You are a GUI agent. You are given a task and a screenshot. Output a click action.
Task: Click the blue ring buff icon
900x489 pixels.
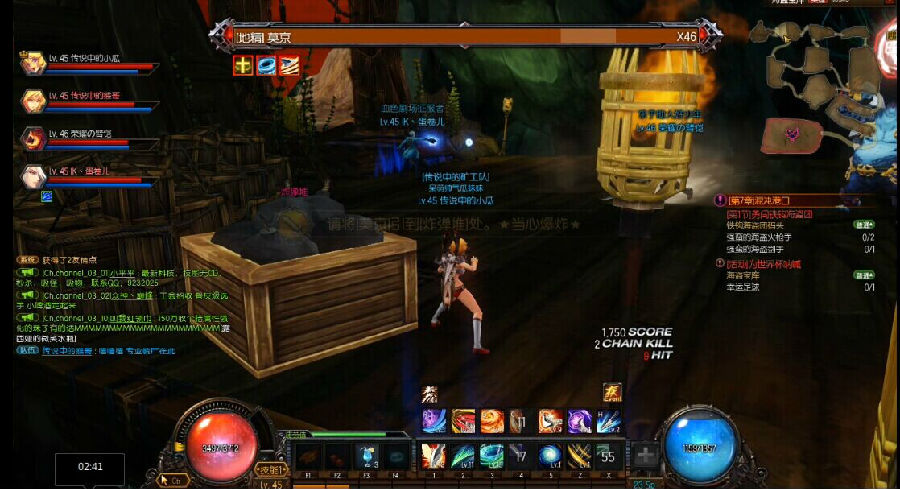[x=266, y=66]
